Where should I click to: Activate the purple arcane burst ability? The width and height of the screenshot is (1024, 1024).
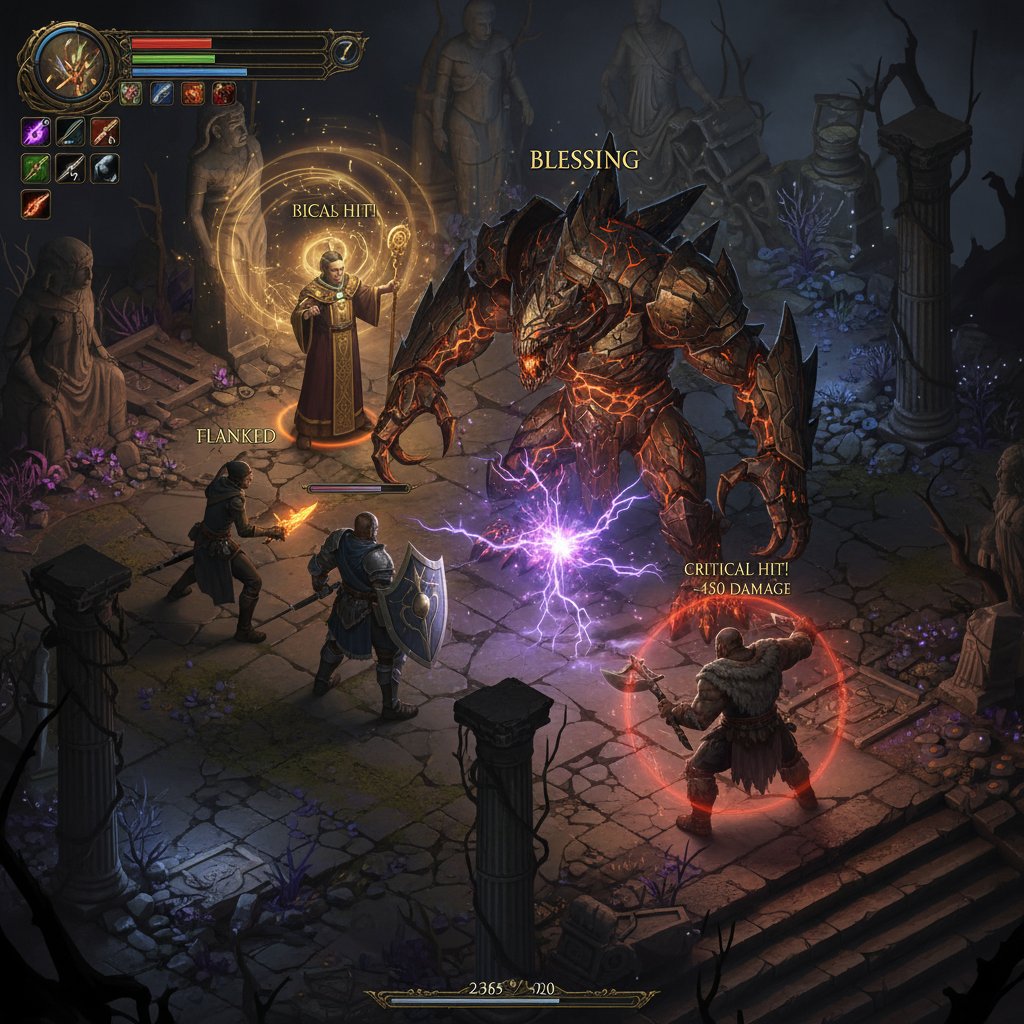36,132
